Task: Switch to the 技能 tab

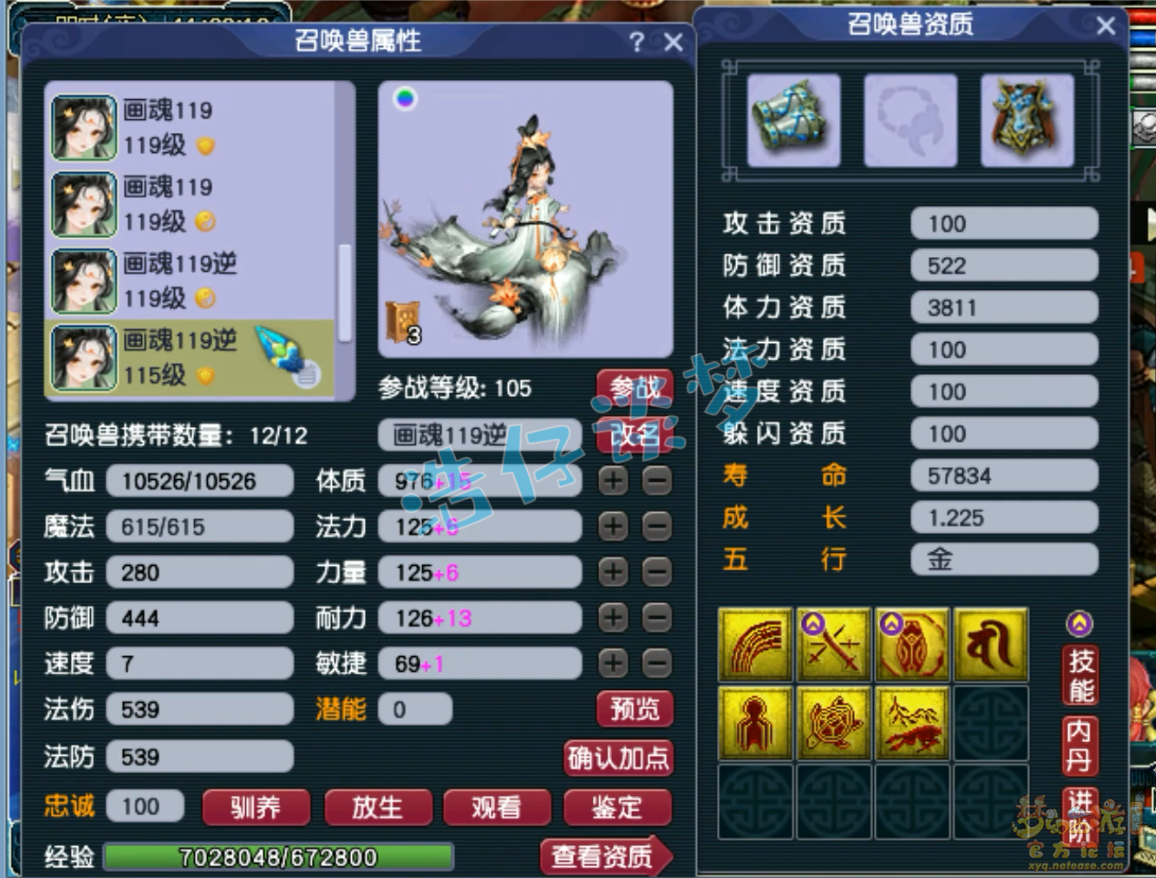Action: point(1080,675)
